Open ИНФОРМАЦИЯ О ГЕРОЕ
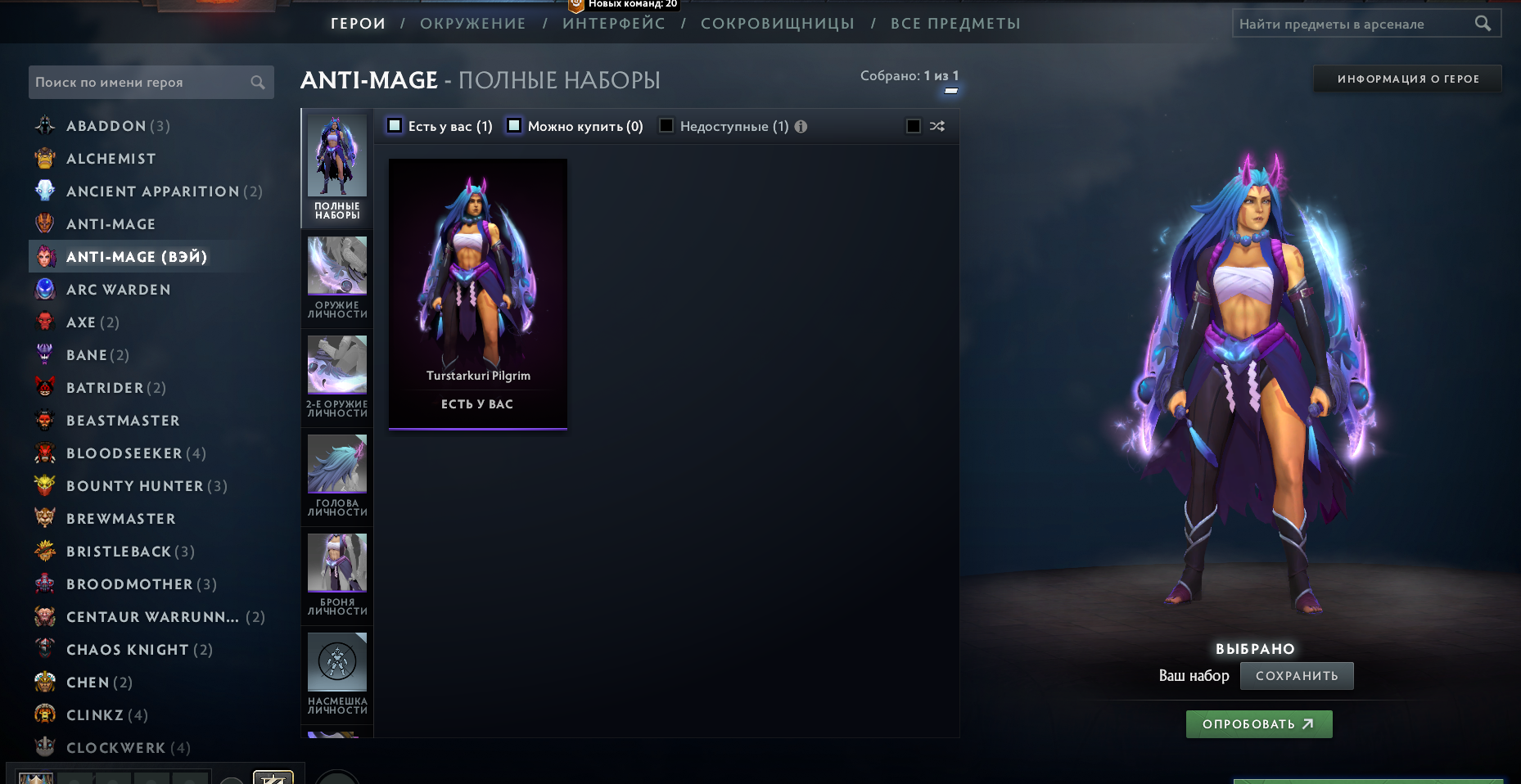 (1406, 79)
